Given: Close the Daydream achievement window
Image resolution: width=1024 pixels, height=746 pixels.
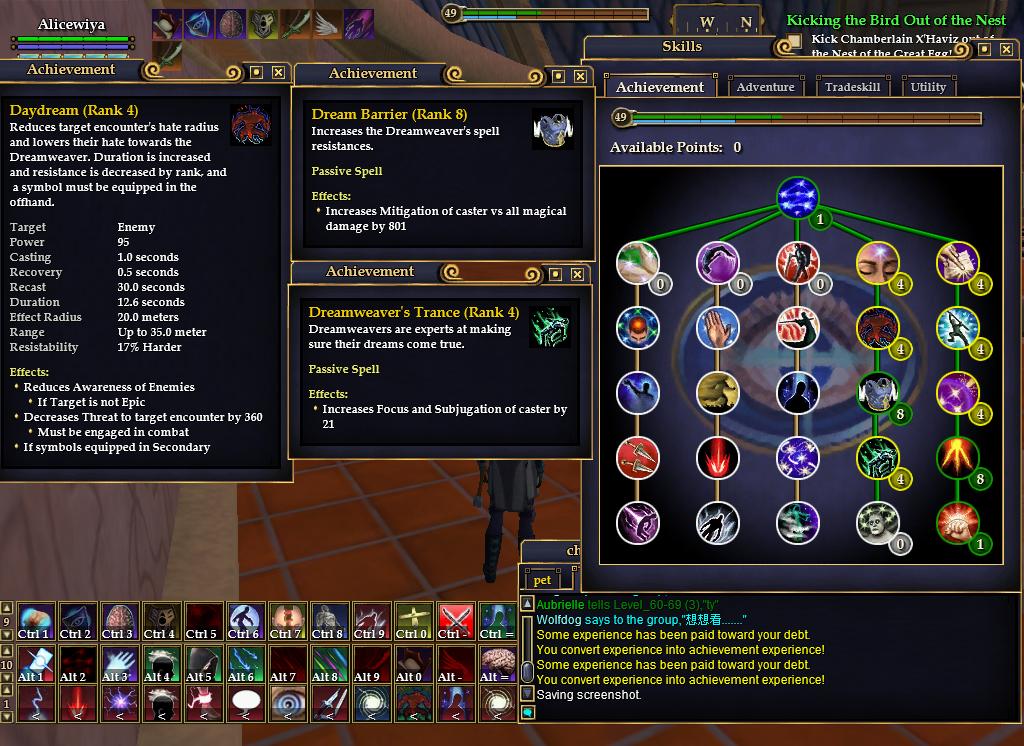Looking at the screenshot, I should pos(278,72).
